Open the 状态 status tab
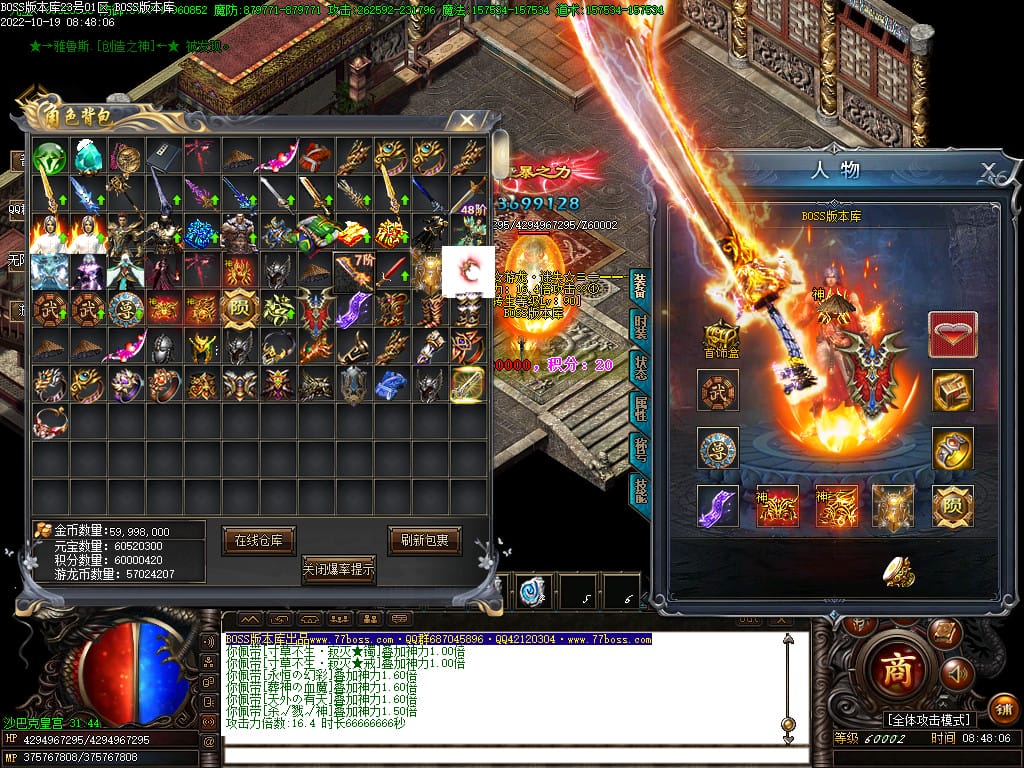 tap(640, 368)
